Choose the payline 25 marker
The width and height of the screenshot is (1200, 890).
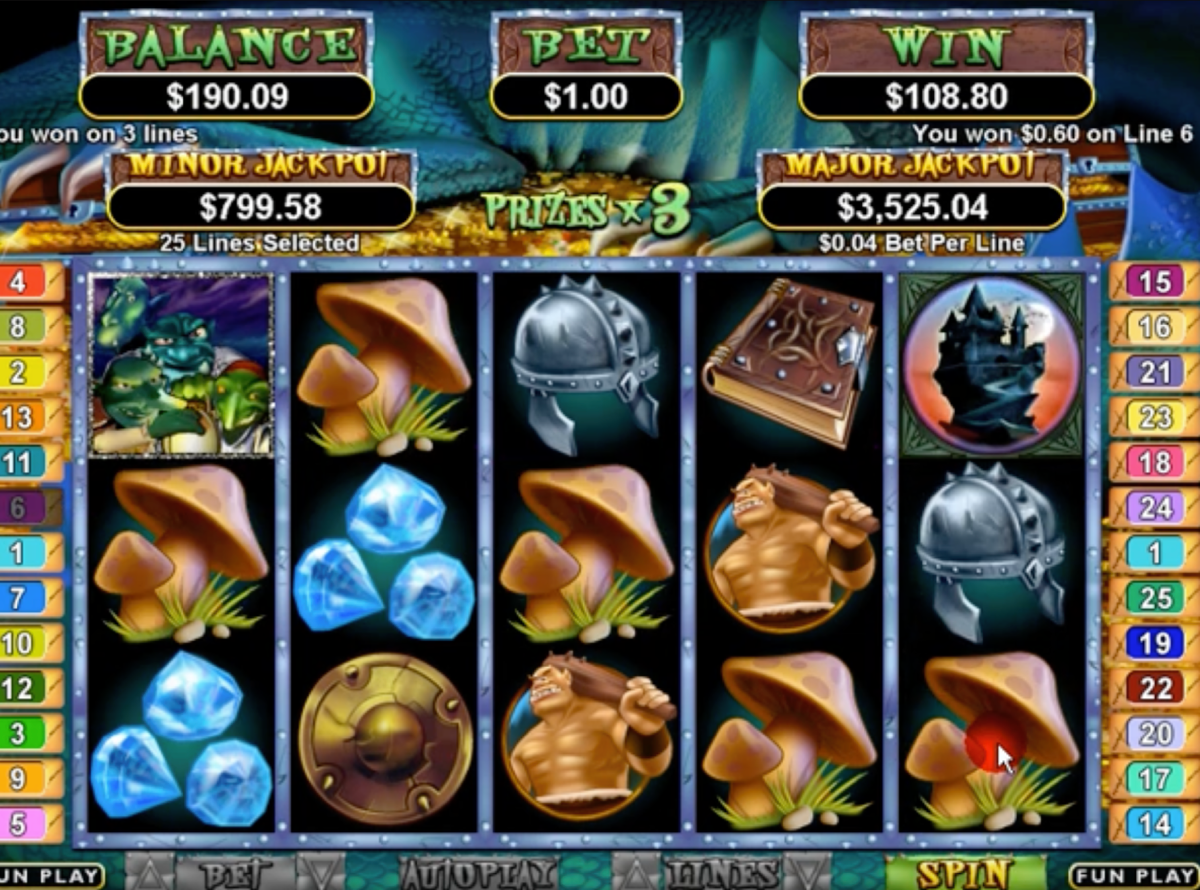1153,598
